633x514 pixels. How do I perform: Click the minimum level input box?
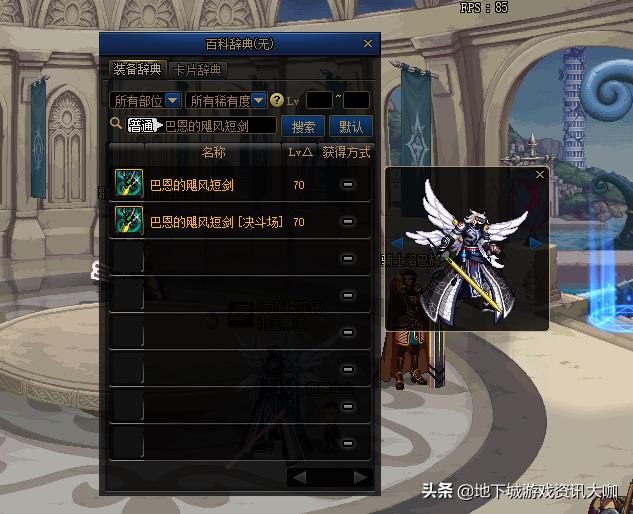tap(318, 100)
